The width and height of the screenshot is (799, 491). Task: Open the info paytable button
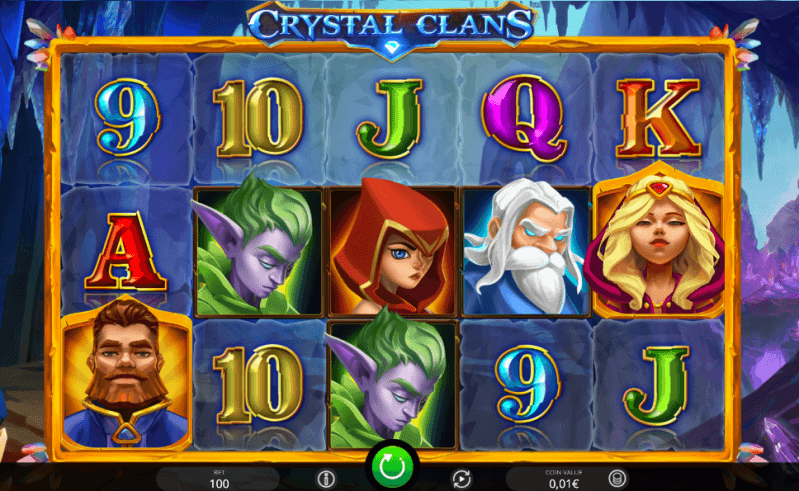click(324, 478)
